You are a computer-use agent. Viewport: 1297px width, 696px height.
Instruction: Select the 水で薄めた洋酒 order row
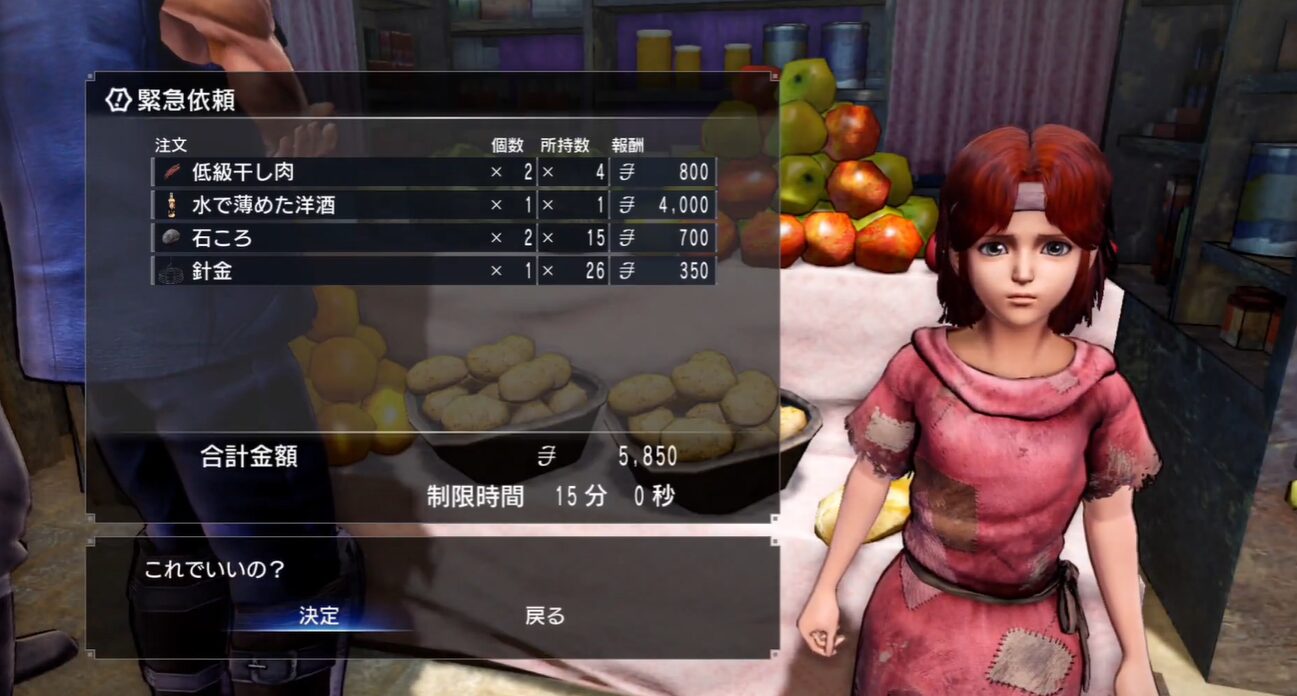click(x=433, y=205)
